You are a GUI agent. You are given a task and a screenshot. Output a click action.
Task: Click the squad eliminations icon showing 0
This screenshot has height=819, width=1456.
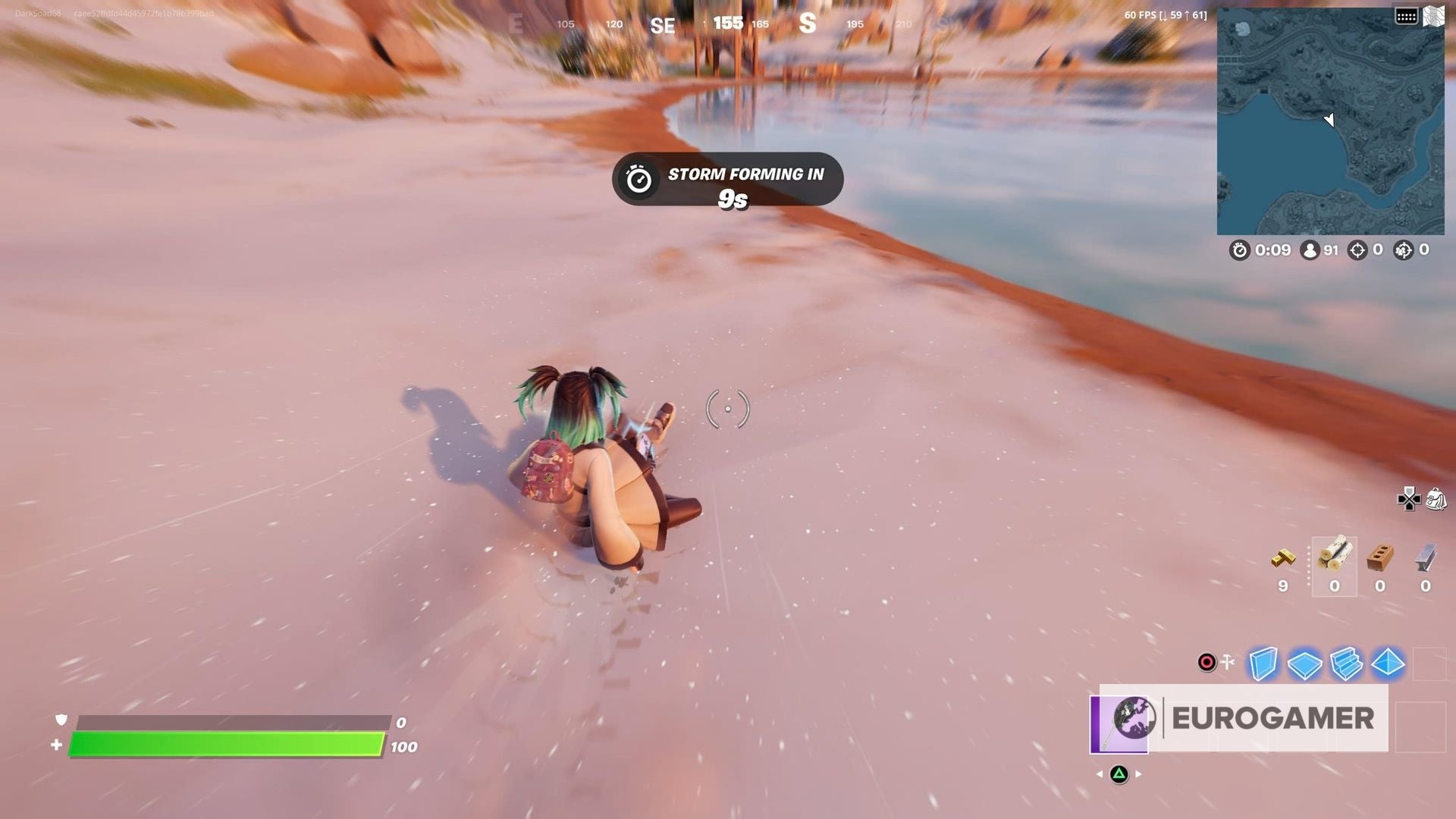point(1403,250)
